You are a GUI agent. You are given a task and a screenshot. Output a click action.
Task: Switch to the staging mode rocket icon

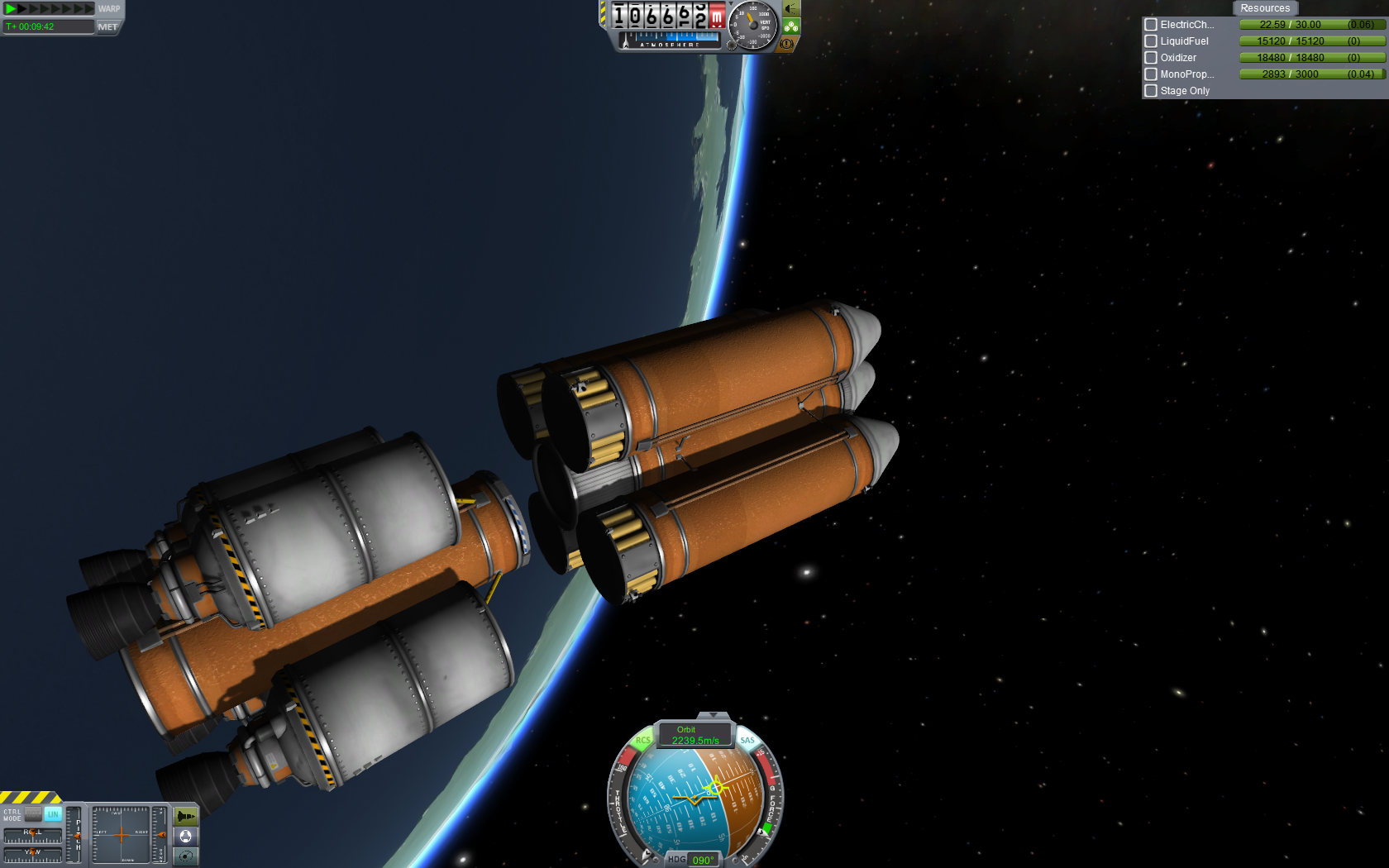click(186, 817)
